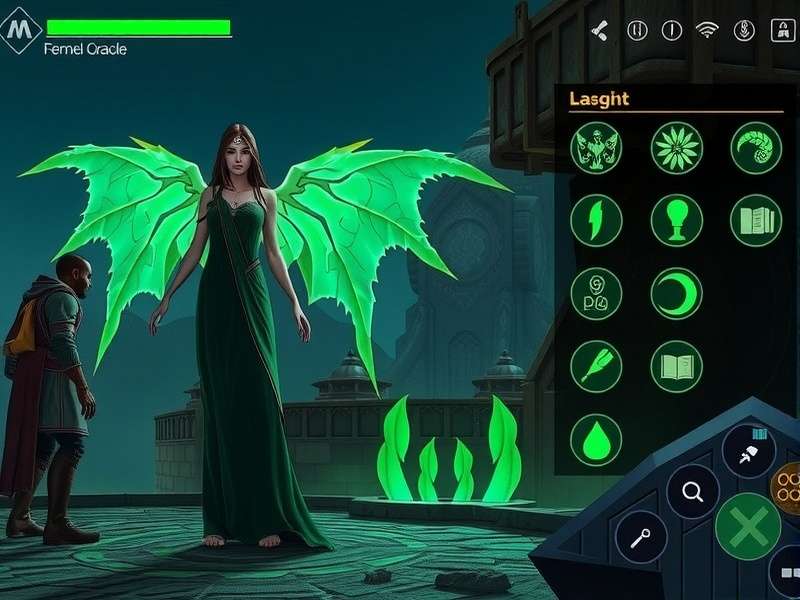Select the key-shaped round button
This screenshot has width=800, height=600.
[x=641, y=538]
